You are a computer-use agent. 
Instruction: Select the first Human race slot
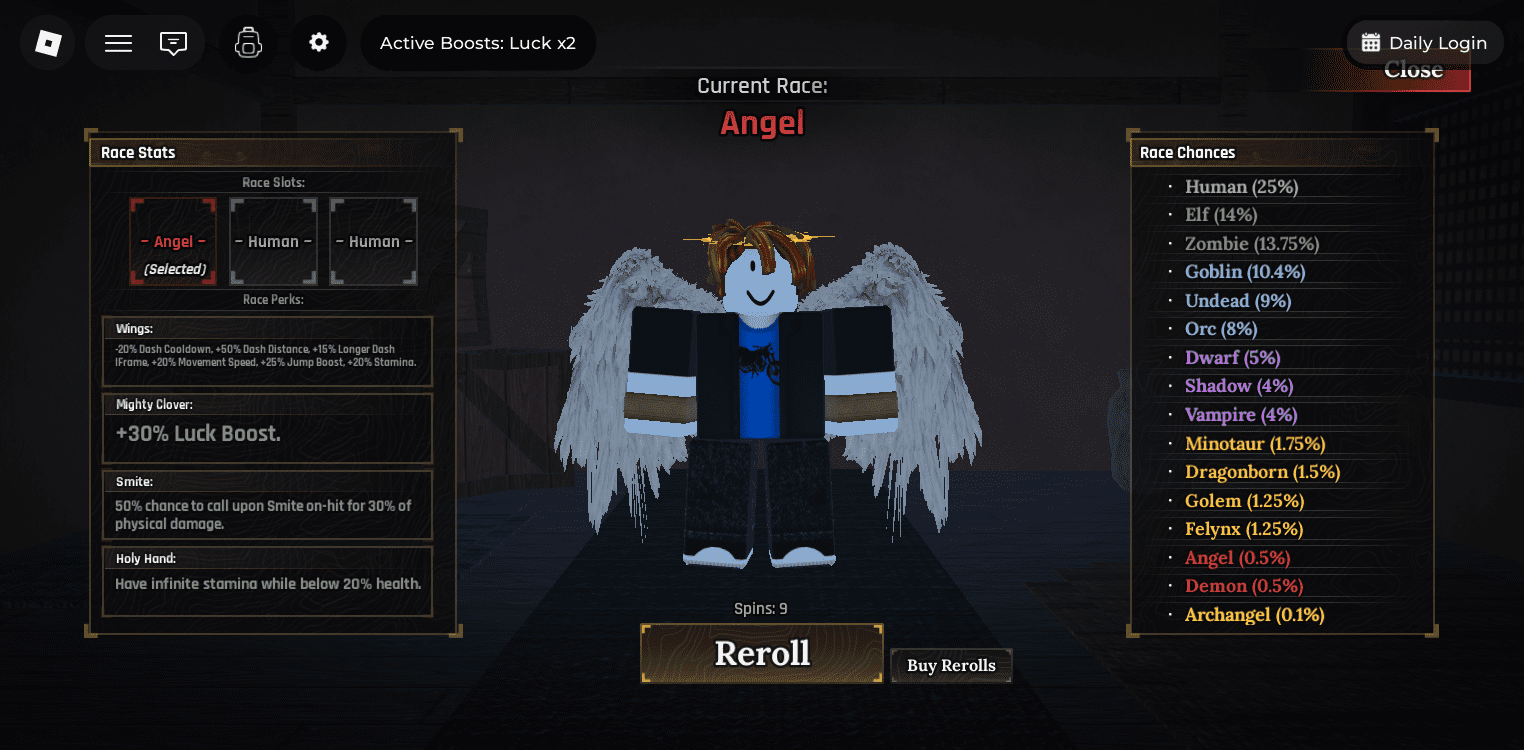click(x=273, y=241)
